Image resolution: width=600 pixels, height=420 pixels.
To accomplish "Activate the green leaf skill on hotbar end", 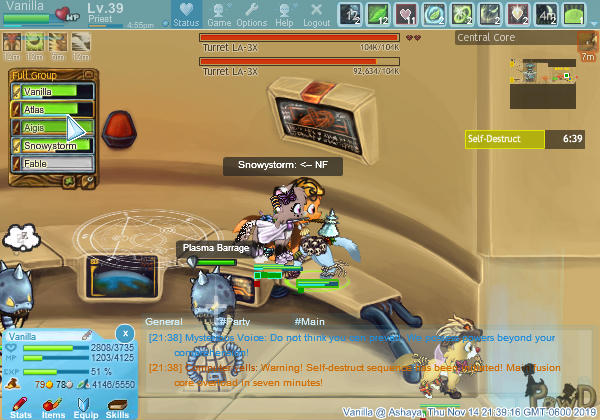I will click(574, 14).
